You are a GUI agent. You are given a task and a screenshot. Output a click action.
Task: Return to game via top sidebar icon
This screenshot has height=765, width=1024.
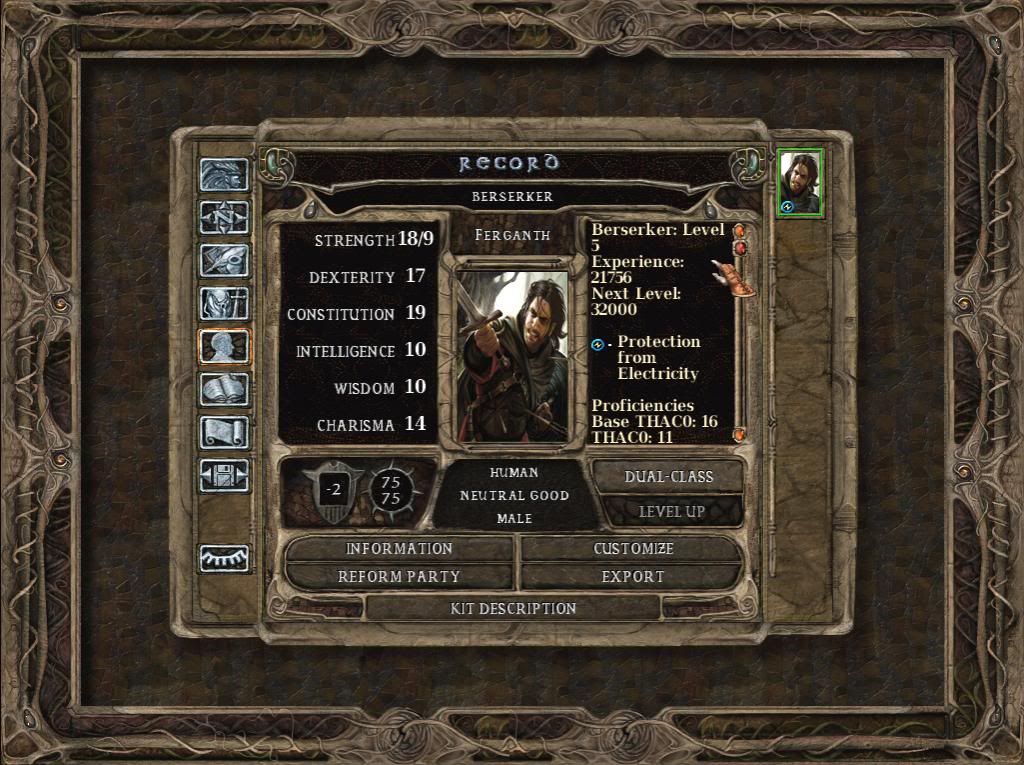pyautogui.click(x=224, y=175)
